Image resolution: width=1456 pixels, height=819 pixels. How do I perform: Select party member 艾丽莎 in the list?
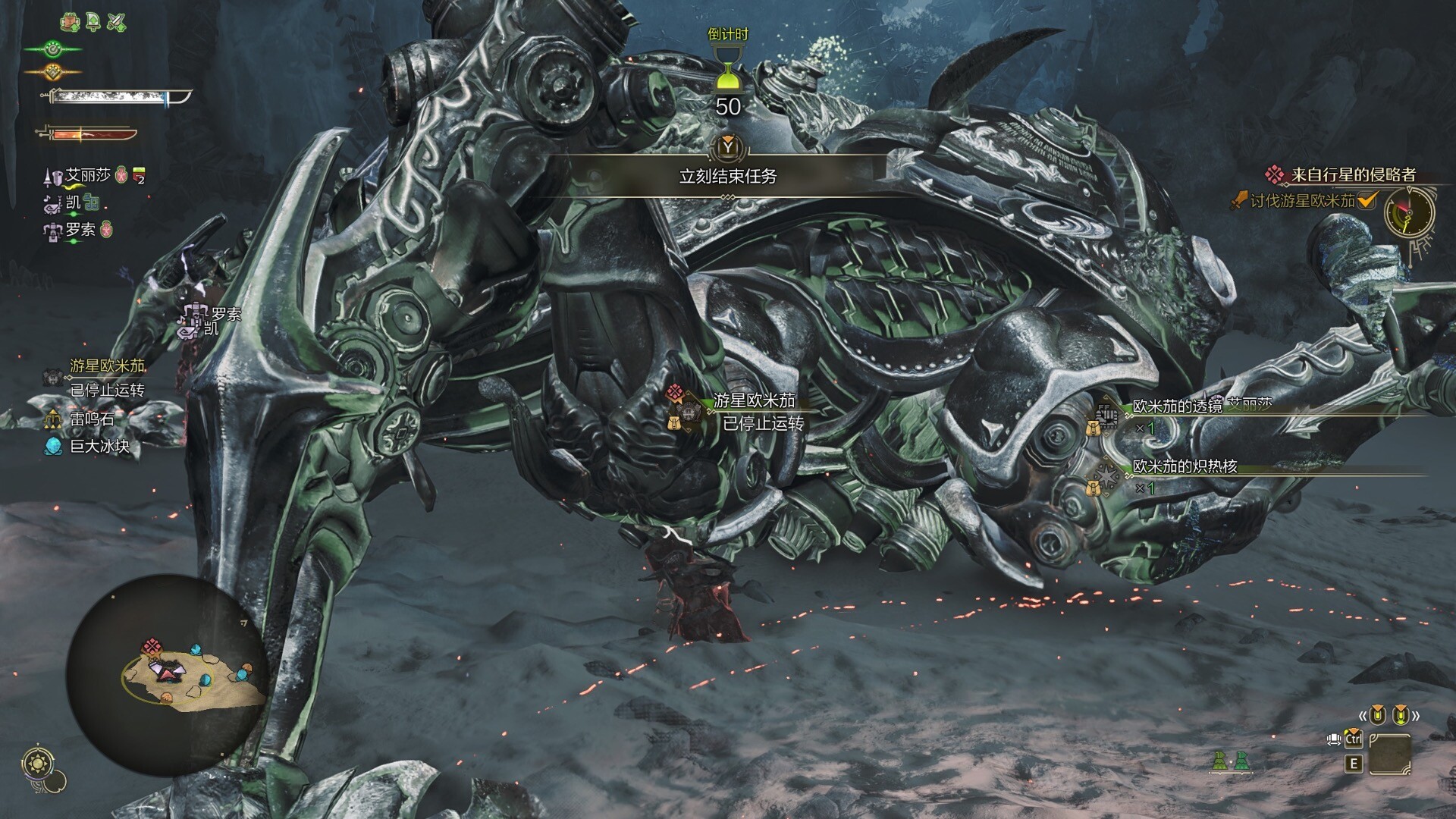coord(87,176)
